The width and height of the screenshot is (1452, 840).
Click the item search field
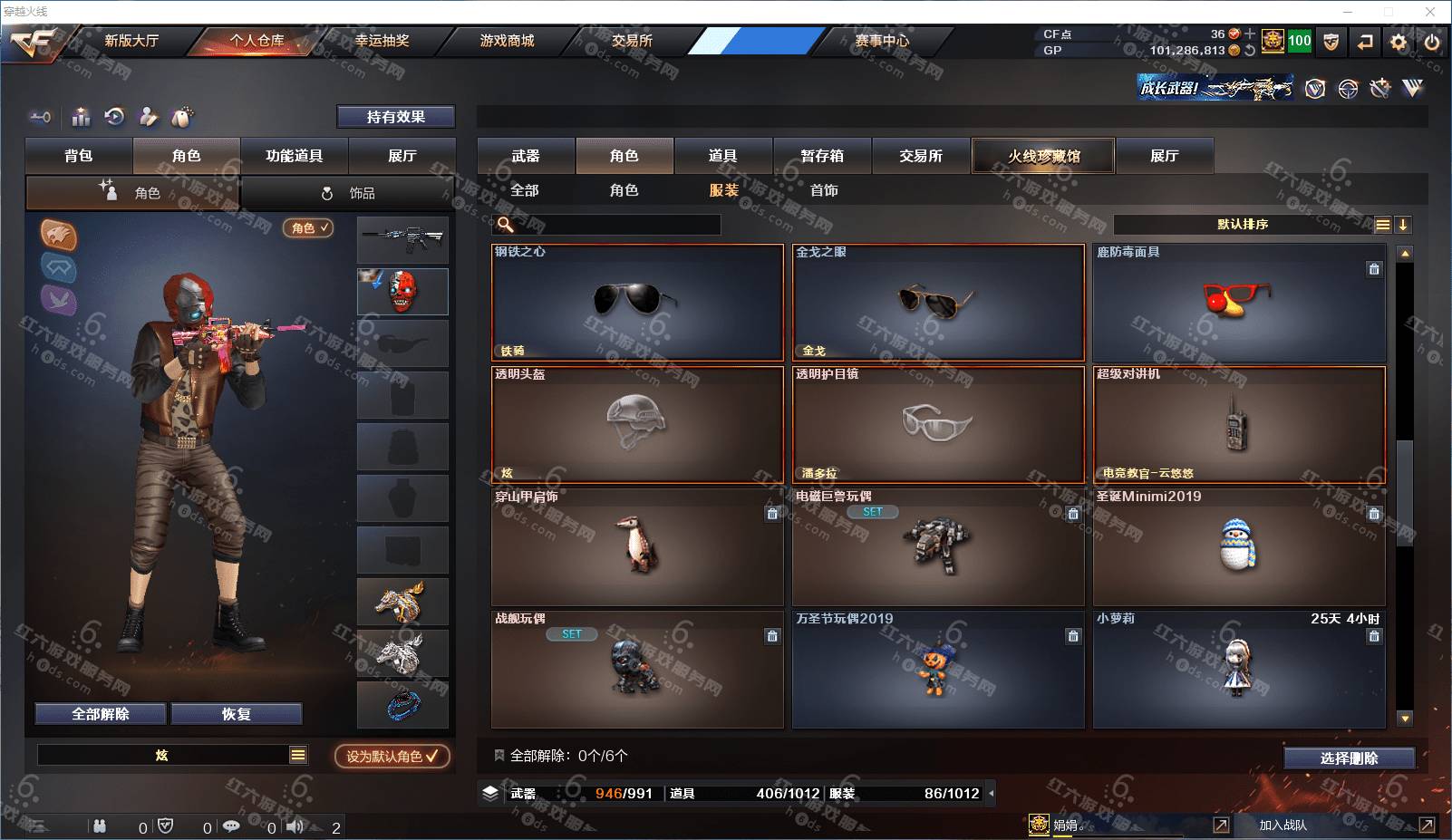[616, 225]
